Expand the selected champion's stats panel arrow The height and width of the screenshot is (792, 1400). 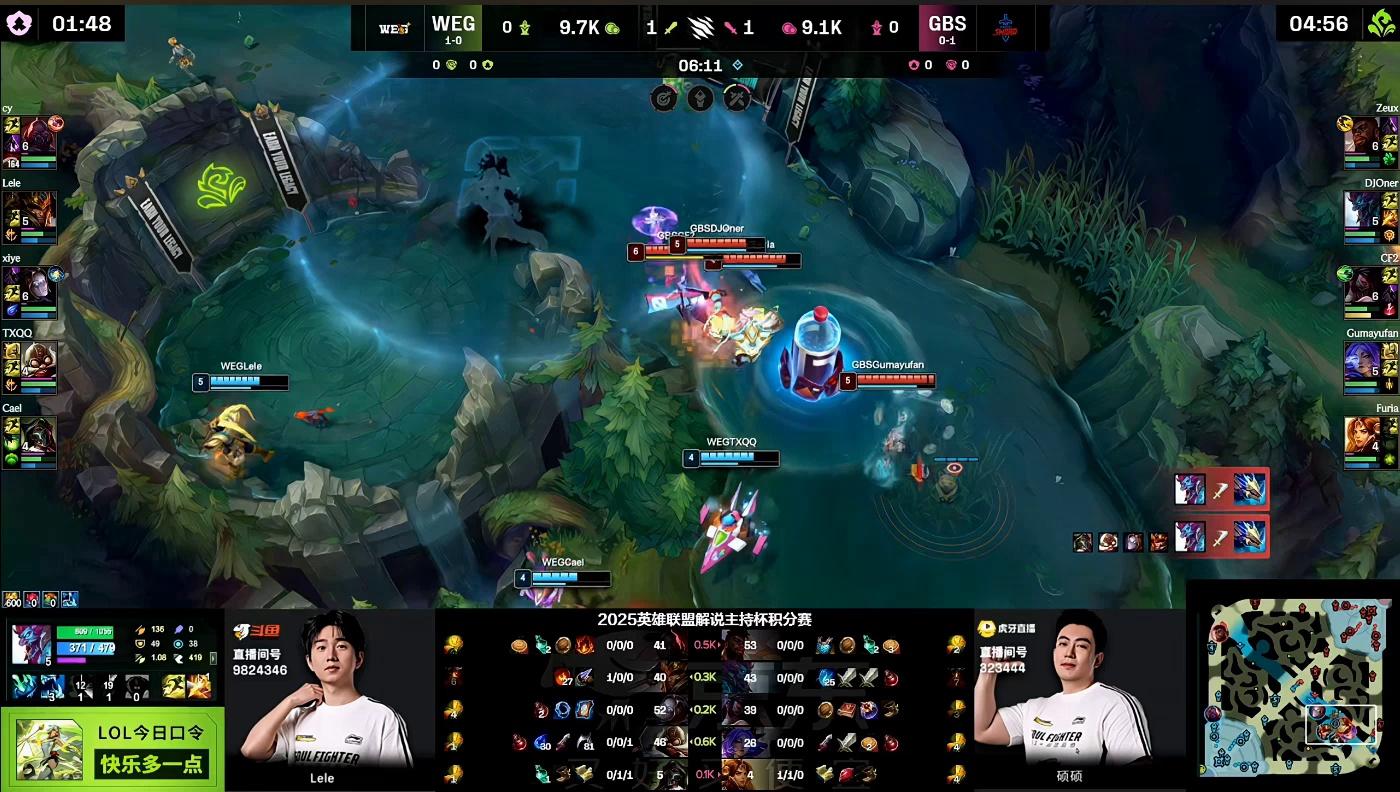pyautogui.click(x=212, y=659)
